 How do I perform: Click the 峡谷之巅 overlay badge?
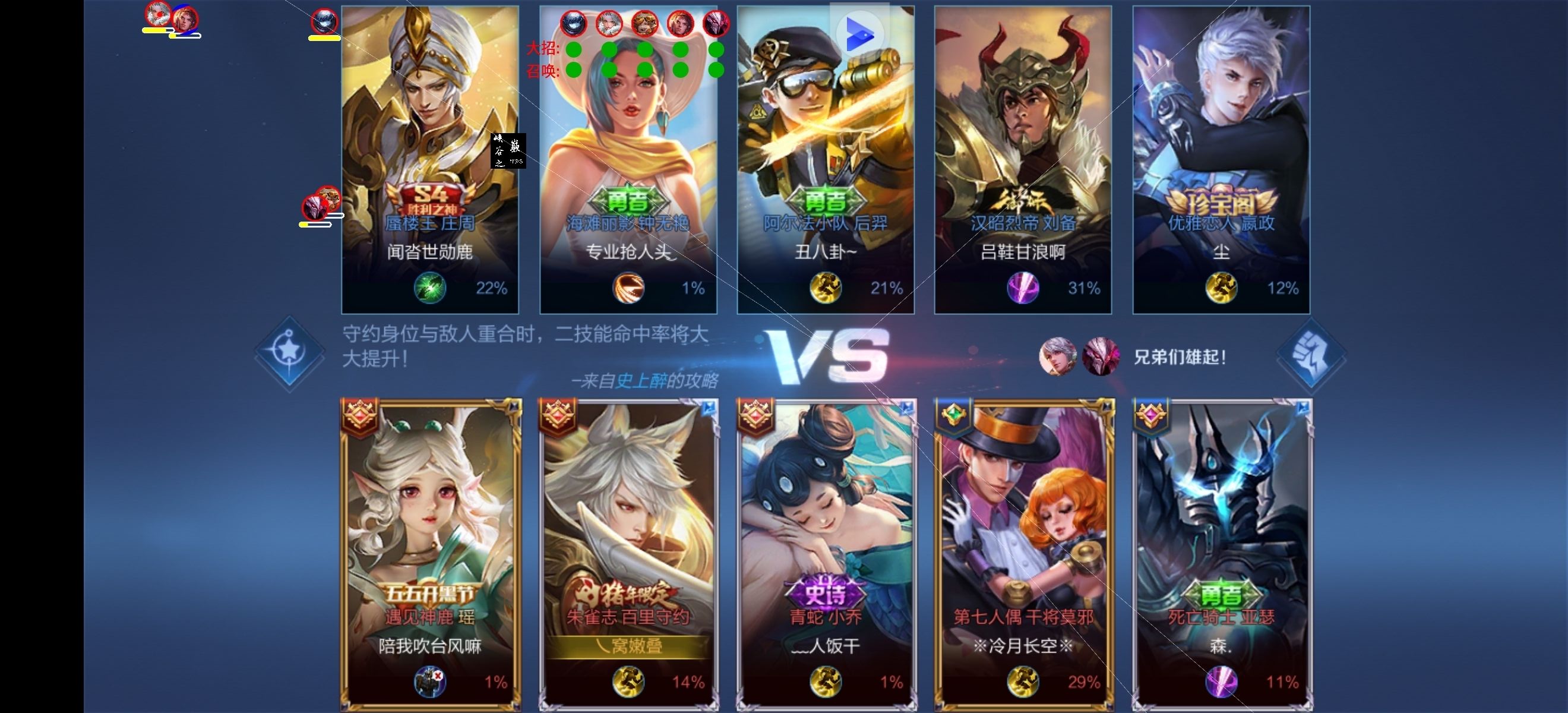(508, 151)
